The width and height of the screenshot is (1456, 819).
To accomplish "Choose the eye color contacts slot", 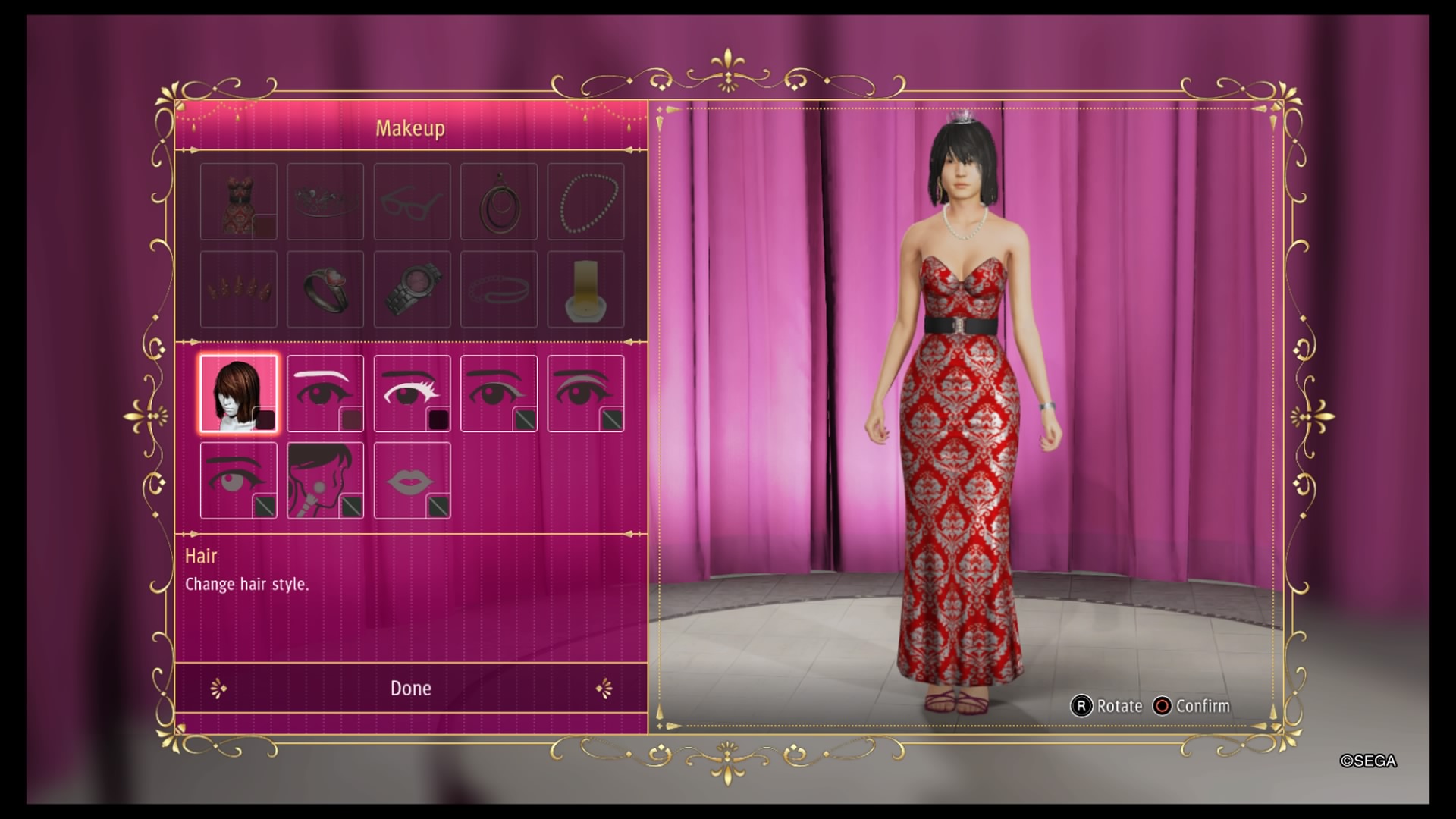I will pos(238,481).
